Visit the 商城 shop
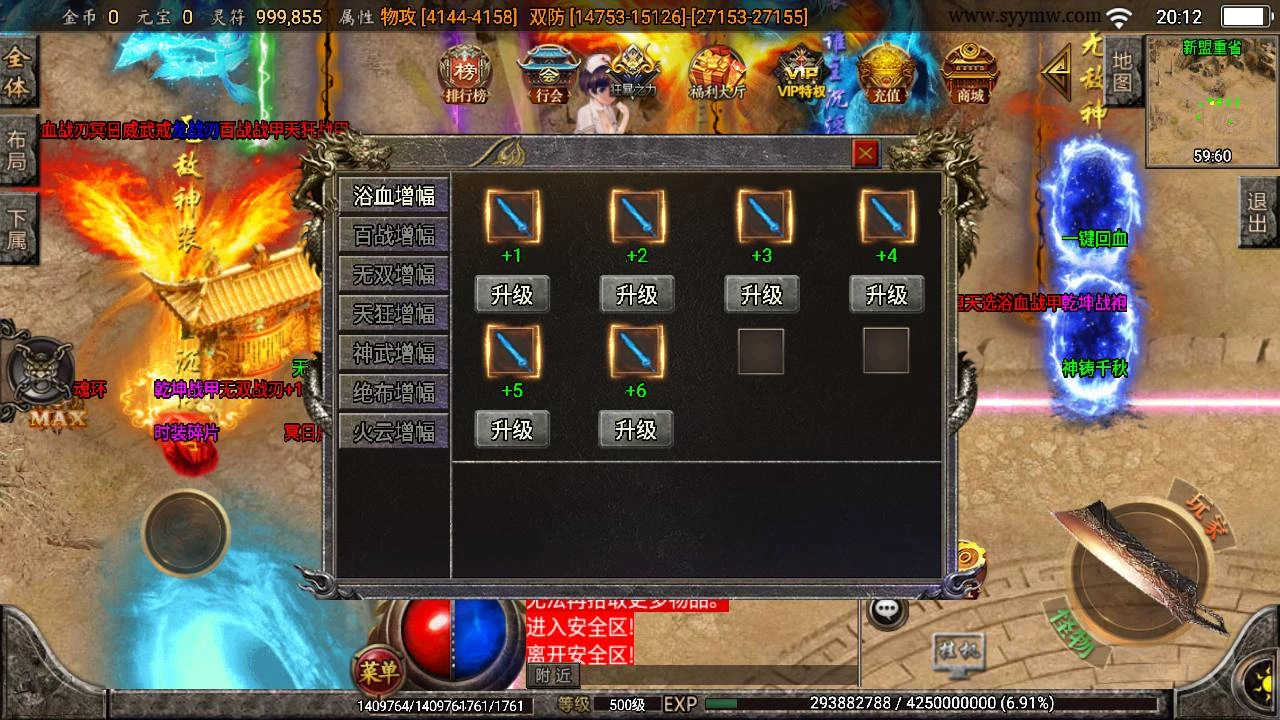The width and height of the screenshot is (1280, 720). [970, 74]
